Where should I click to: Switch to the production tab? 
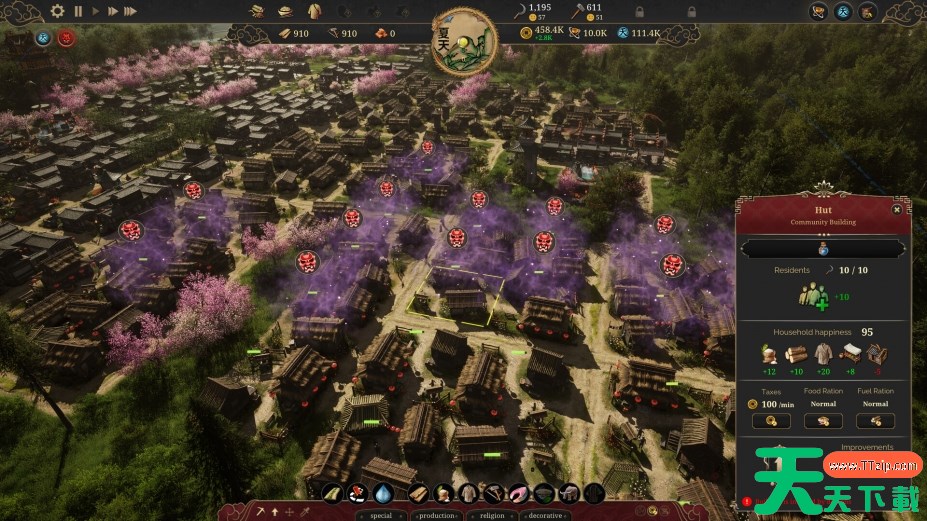pyautogui.click(x=435, y=515)
